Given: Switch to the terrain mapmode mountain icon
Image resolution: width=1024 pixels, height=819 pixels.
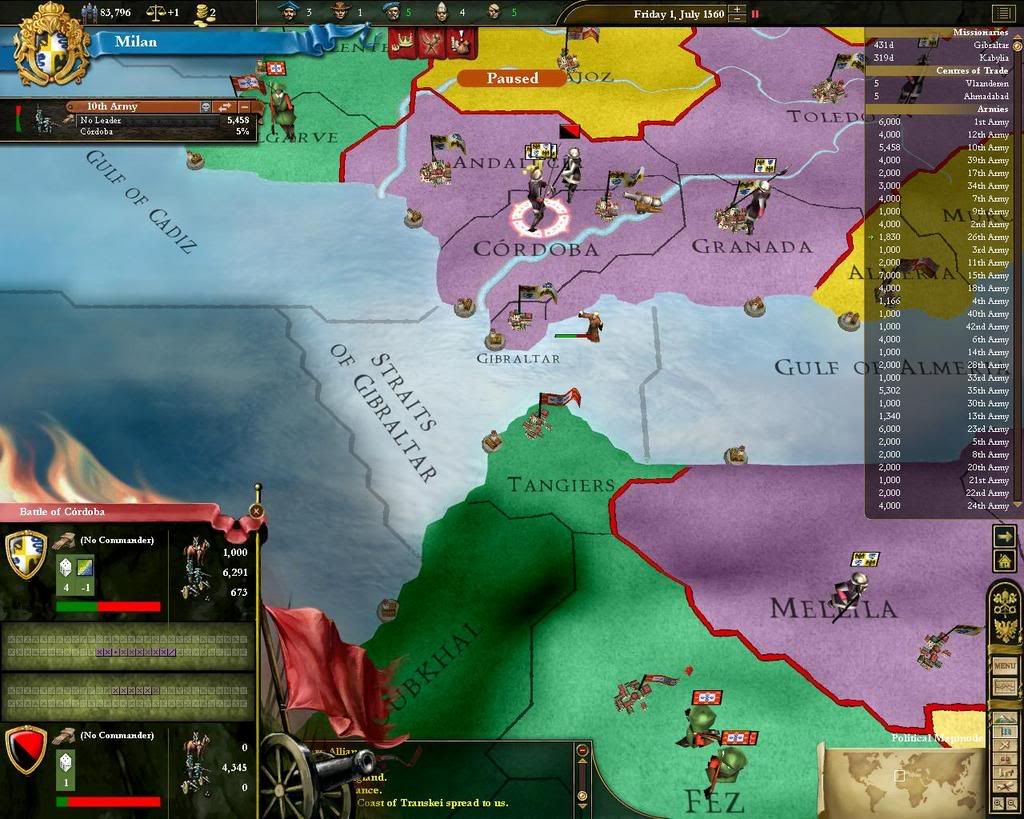Looking at the screenshot, I should point(1004,720).
